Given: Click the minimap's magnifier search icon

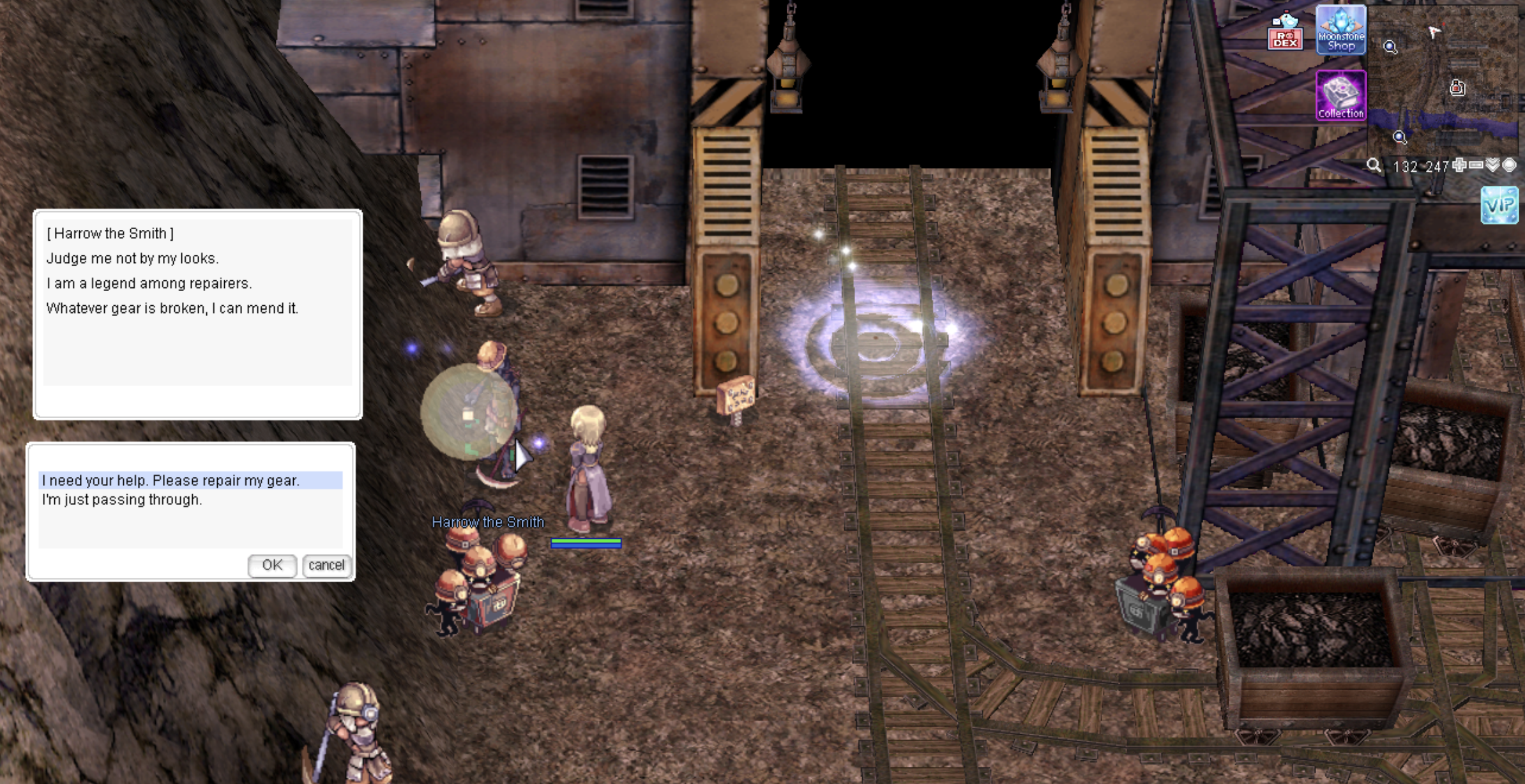Looking at the screenshot, I should pos(1374,166).
